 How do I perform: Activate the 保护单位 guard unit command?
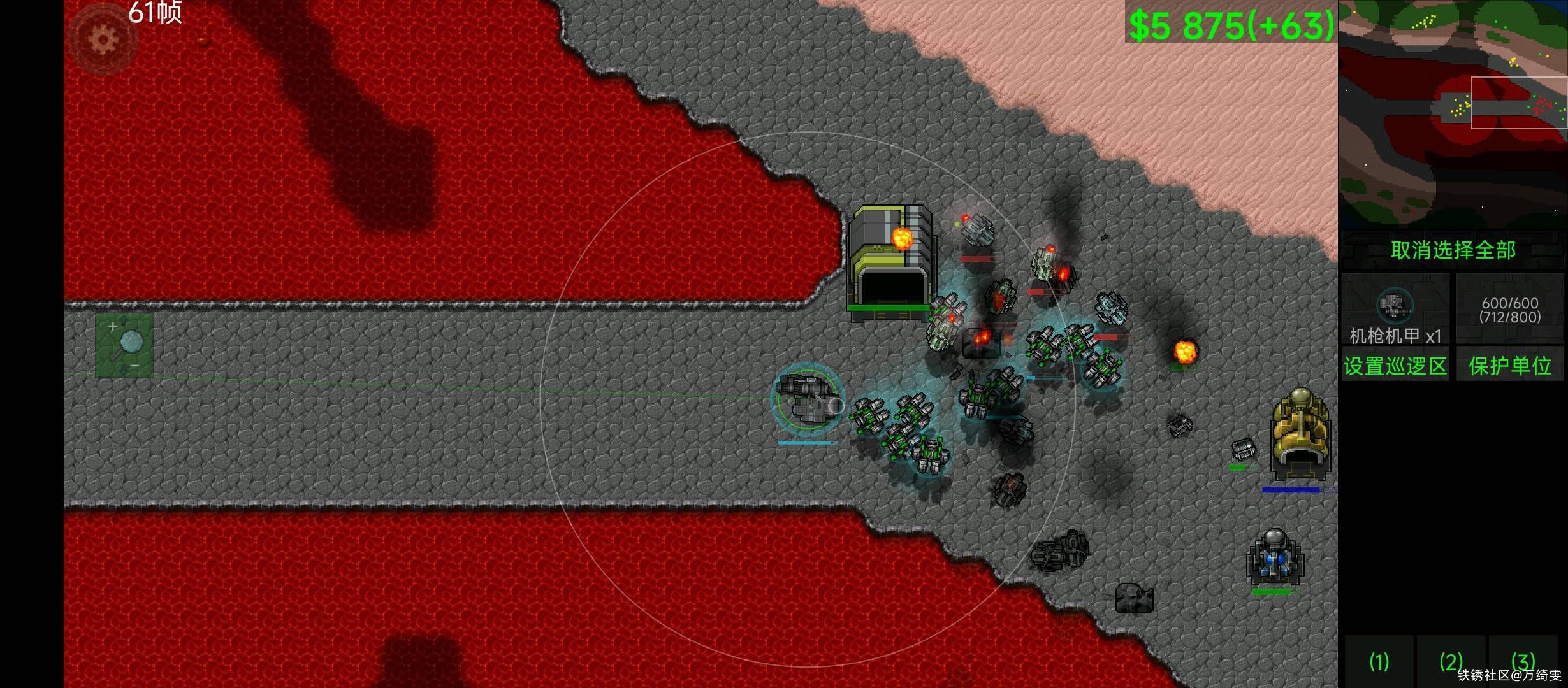pyautogui.click(x=1509, y=366)
